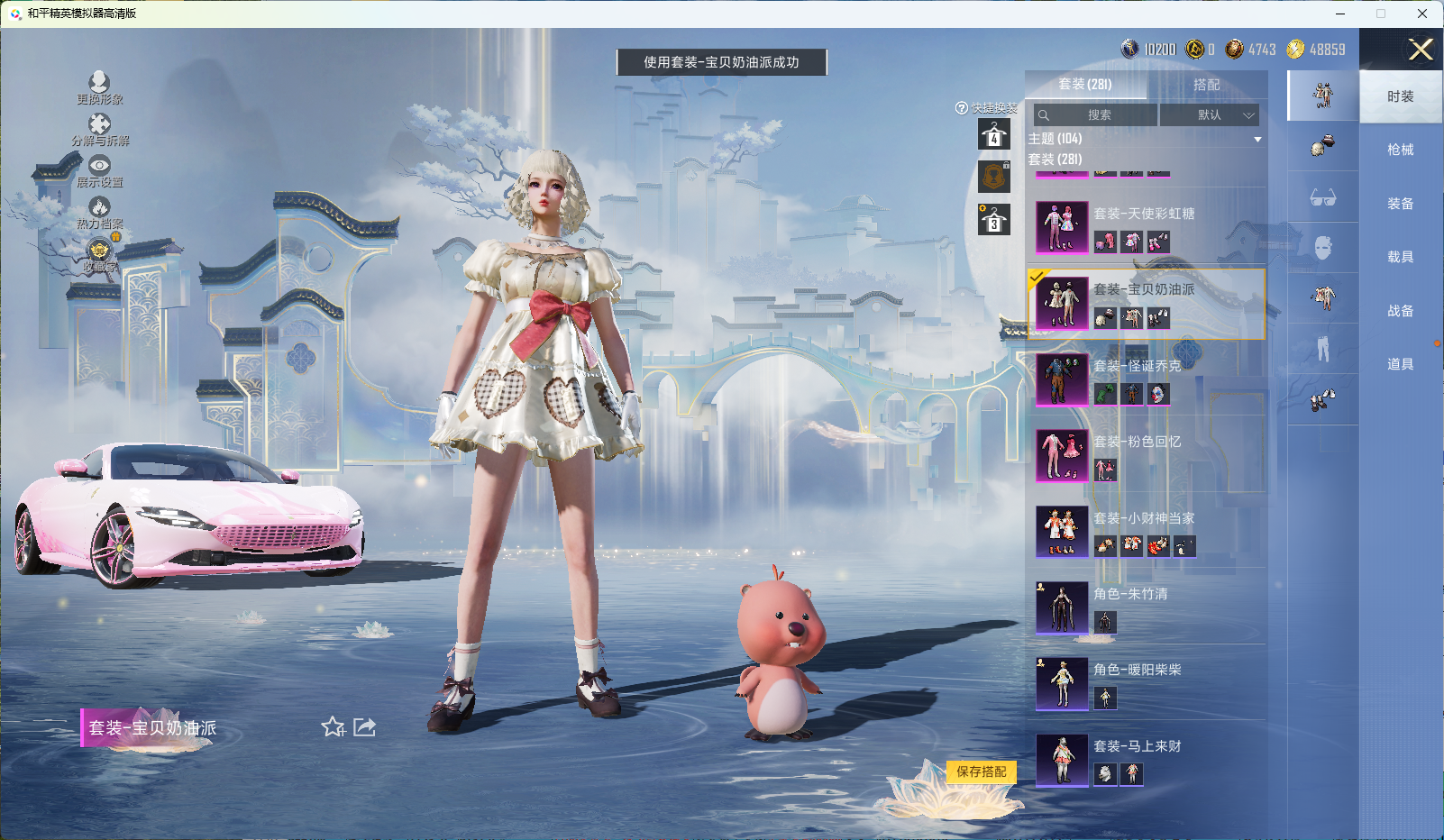Minimize the emulator window

point(1340,14)
